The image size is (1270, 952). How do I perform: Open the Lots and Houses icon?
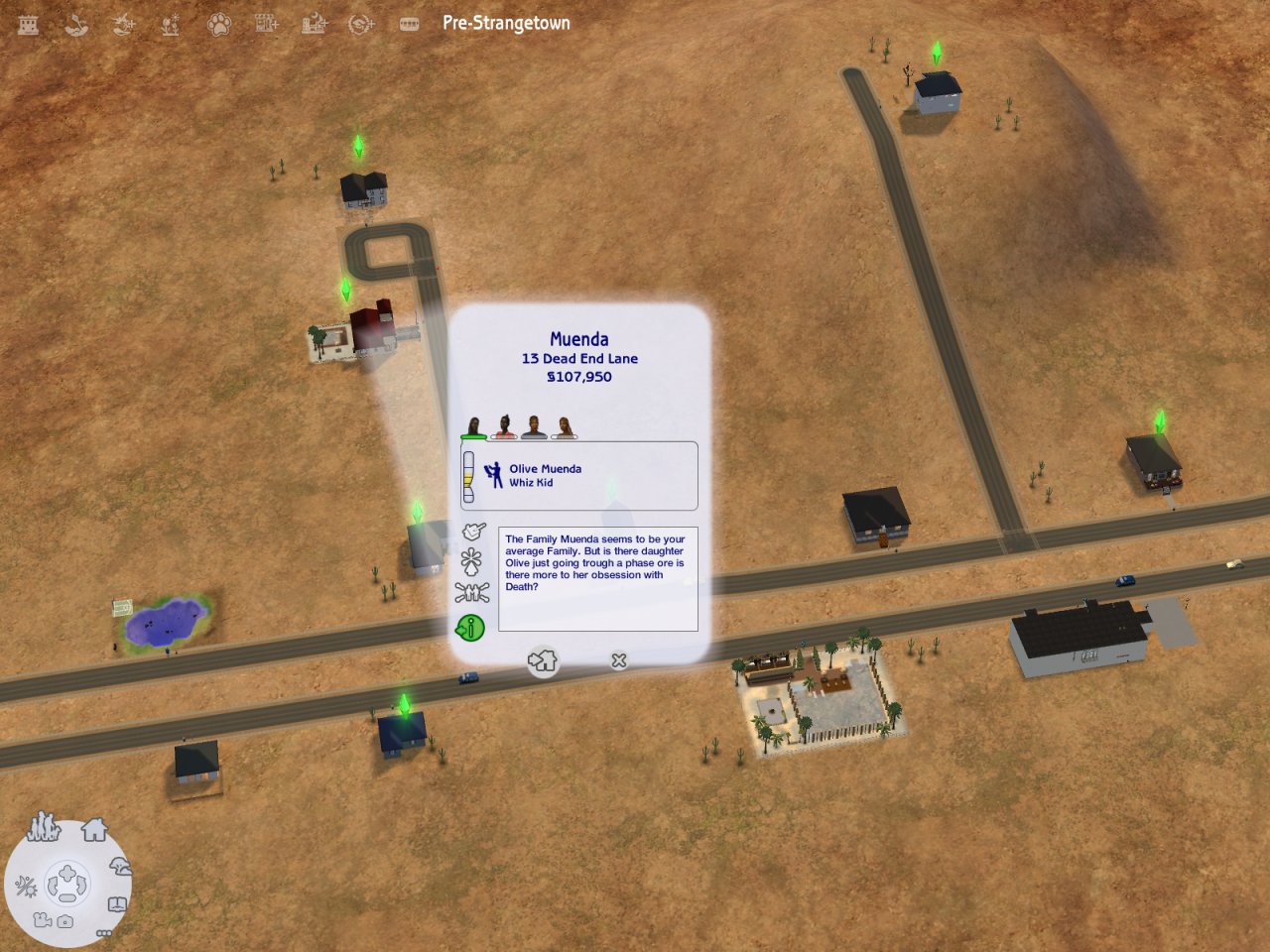click(x=95, y=829)
